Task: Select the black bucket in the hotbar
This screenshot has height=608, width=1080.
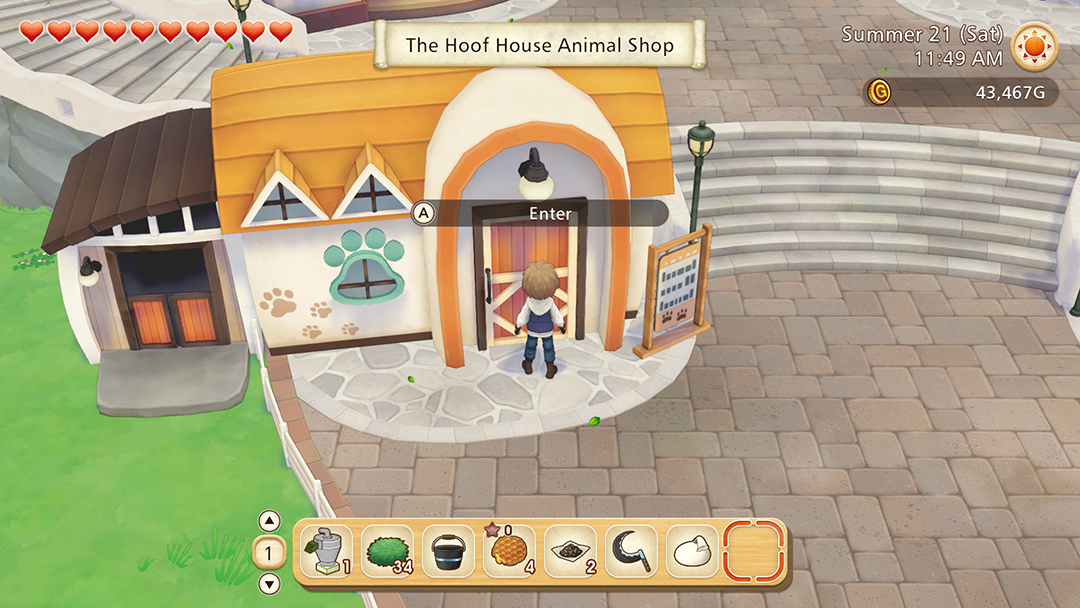Action: (x=448, y=551)
